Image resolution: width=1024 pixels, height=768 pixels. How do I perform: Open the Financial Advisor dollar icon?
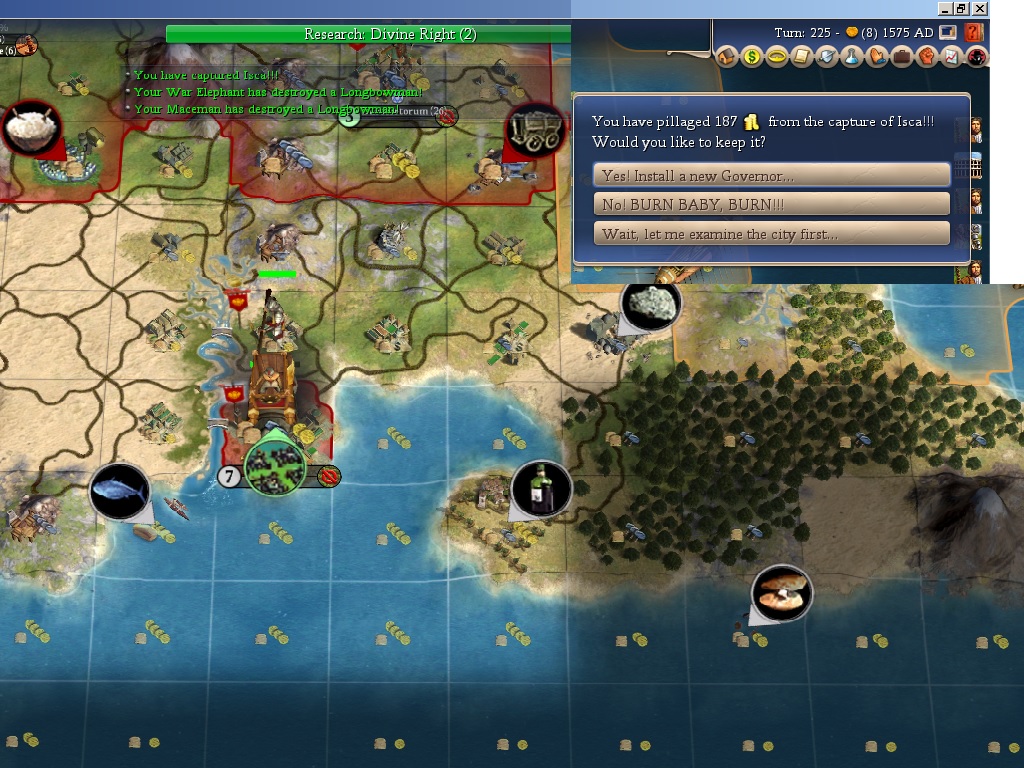751,57
